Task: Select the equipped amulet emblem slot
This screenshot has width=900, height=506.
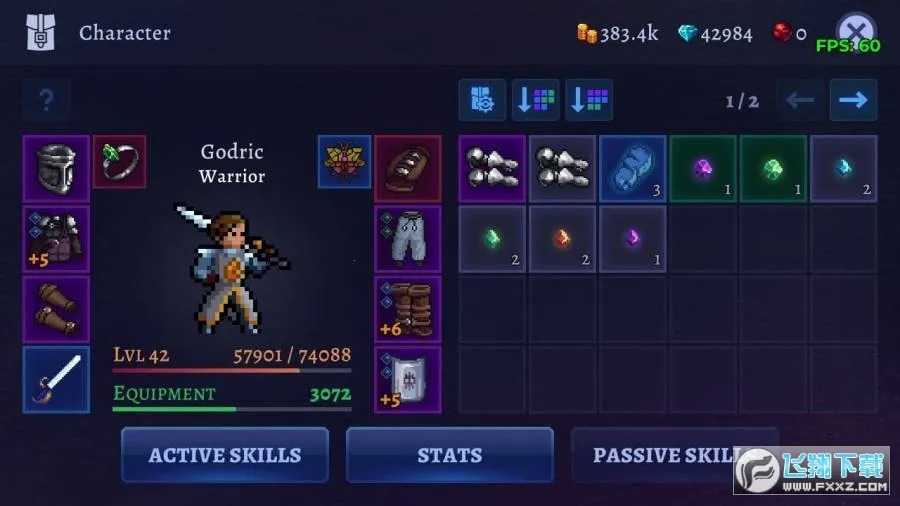Action: [344, 161]
